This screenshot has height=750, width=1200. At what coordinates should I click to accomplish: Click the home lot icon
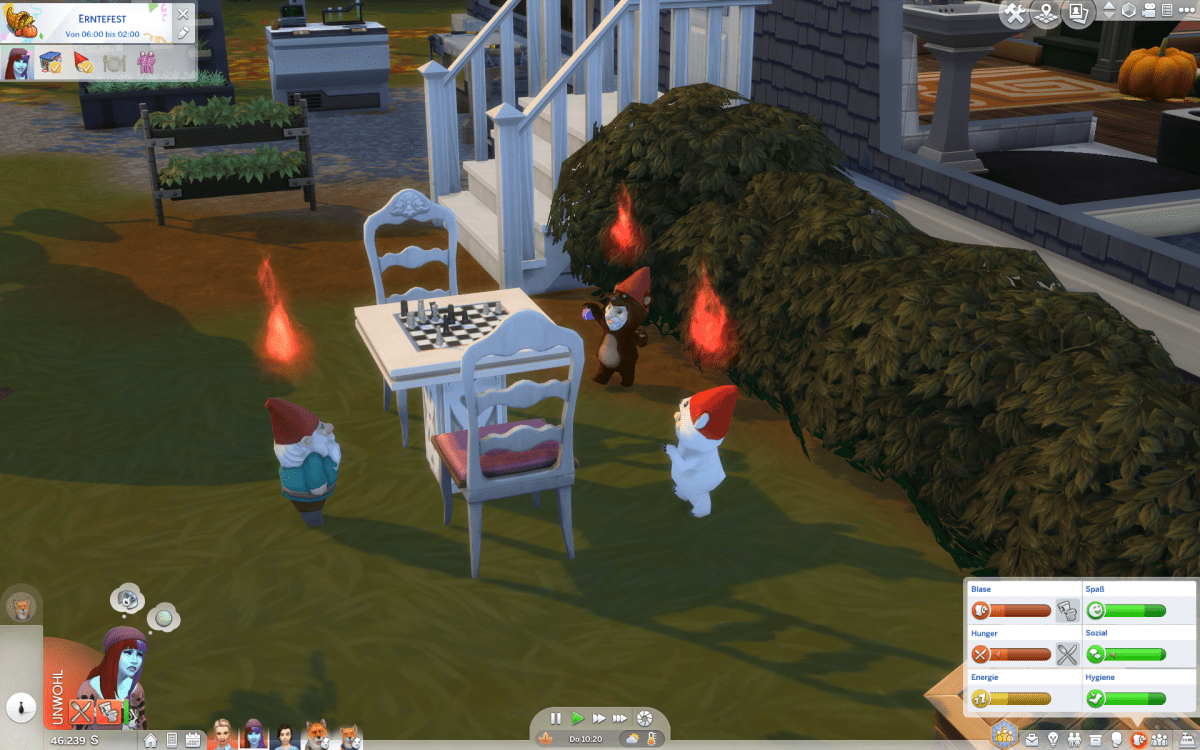[150, 741]
